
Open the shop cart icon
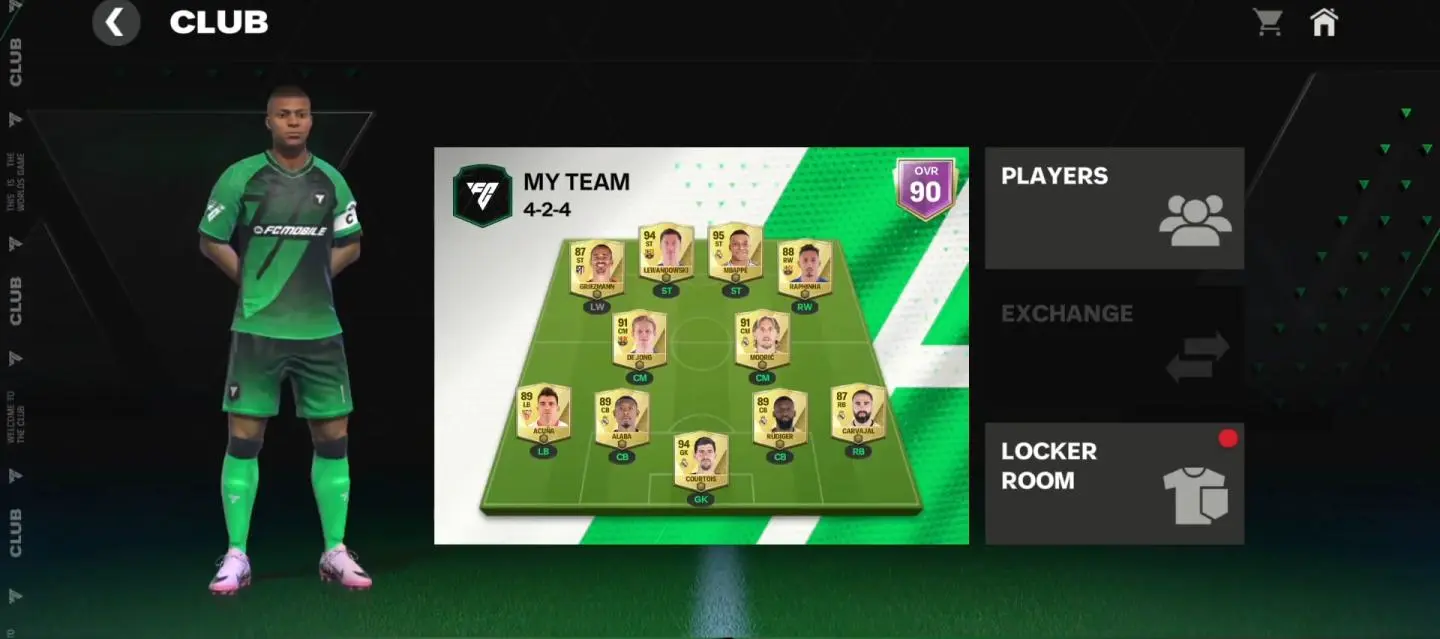(x=1268, y=22)
